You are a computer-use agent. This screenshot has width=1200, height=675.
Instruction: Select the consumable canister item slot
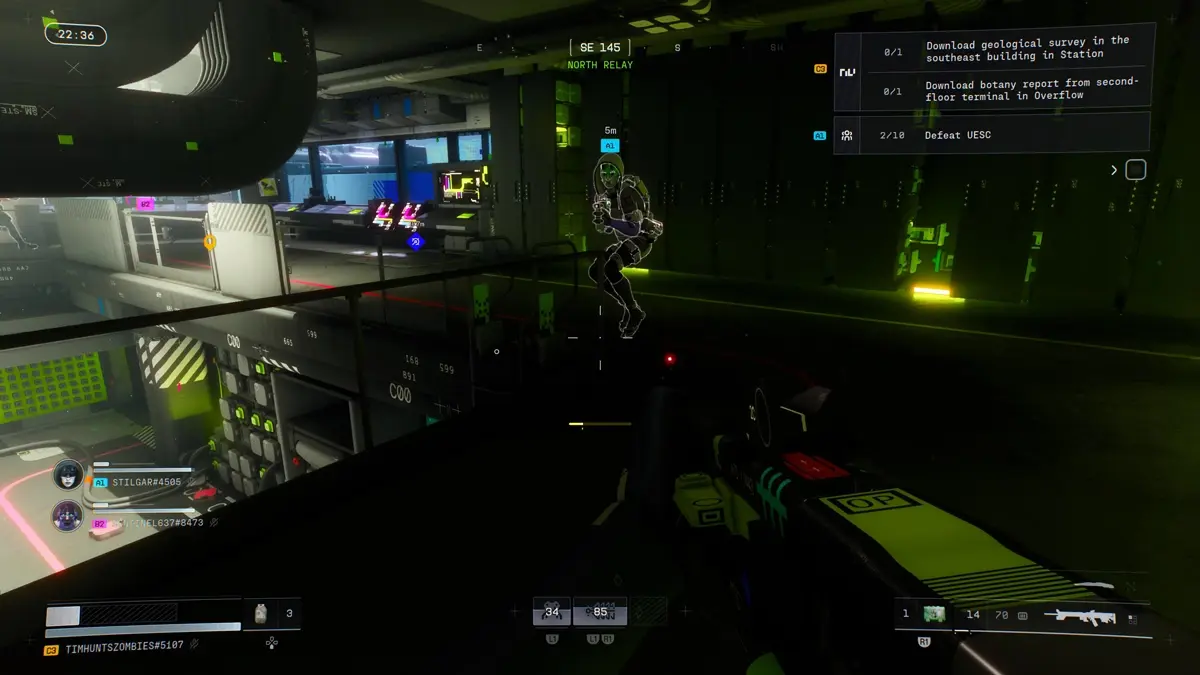pos(260,613)
